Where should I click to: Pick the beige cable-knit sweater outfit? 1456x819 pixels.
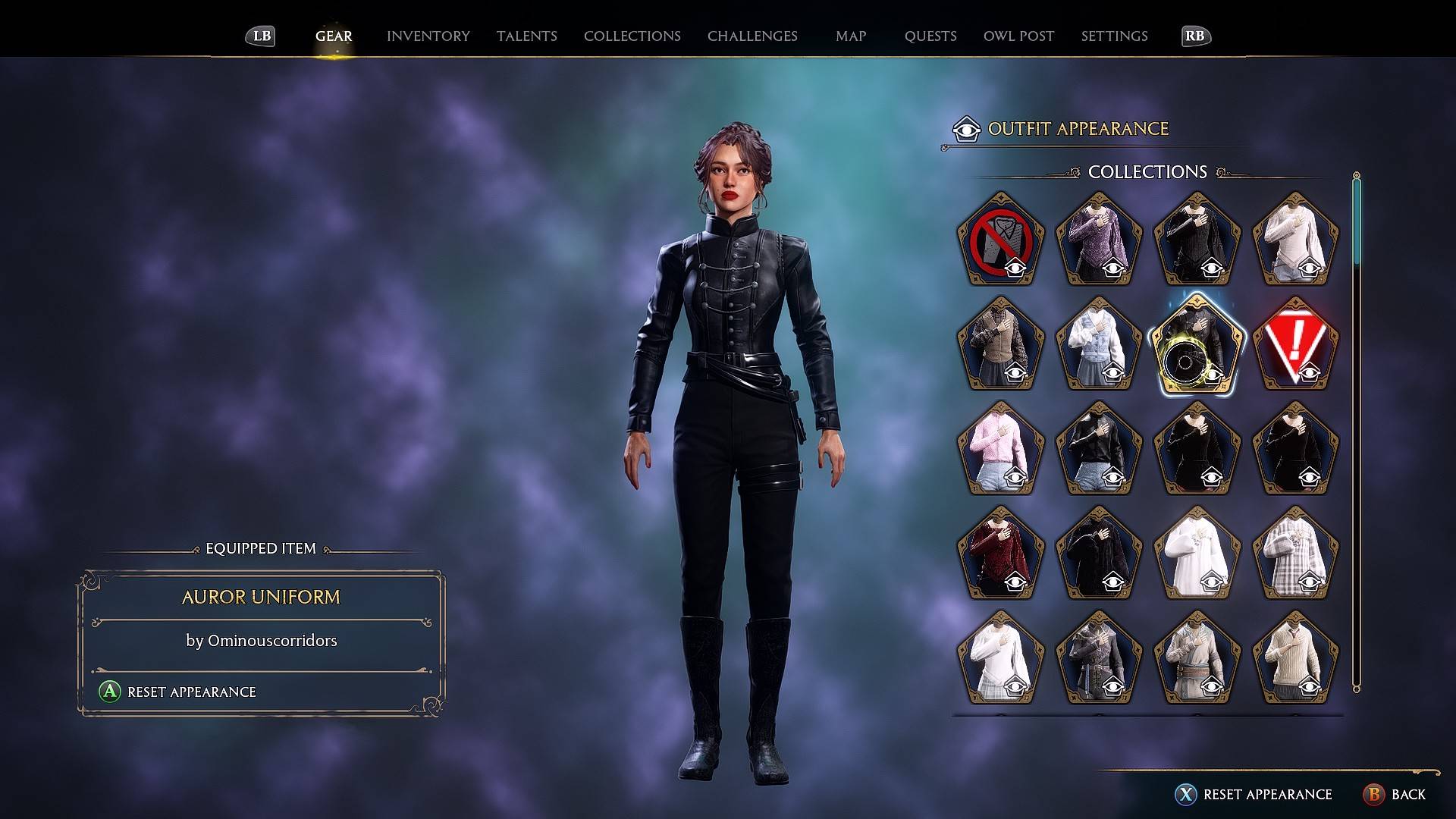click(1294, 656)
